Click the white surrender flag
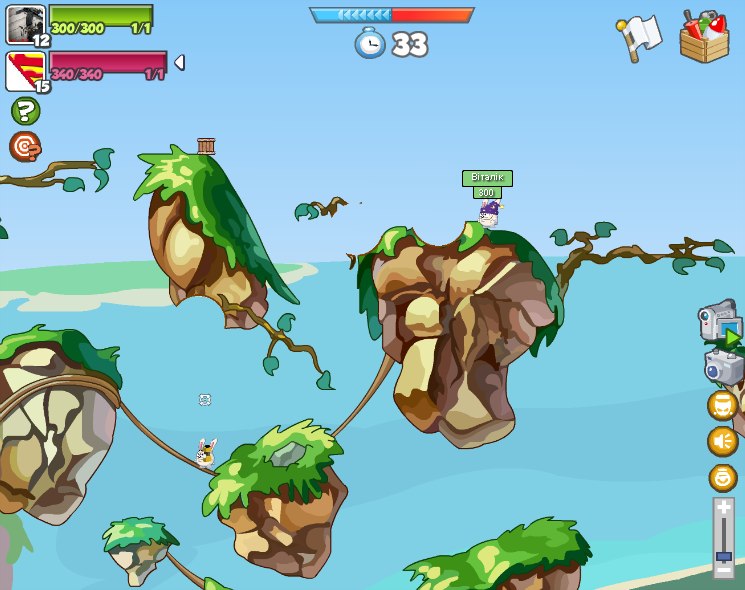The height and width of the screenshot is (590, 745). pos(639,37)
